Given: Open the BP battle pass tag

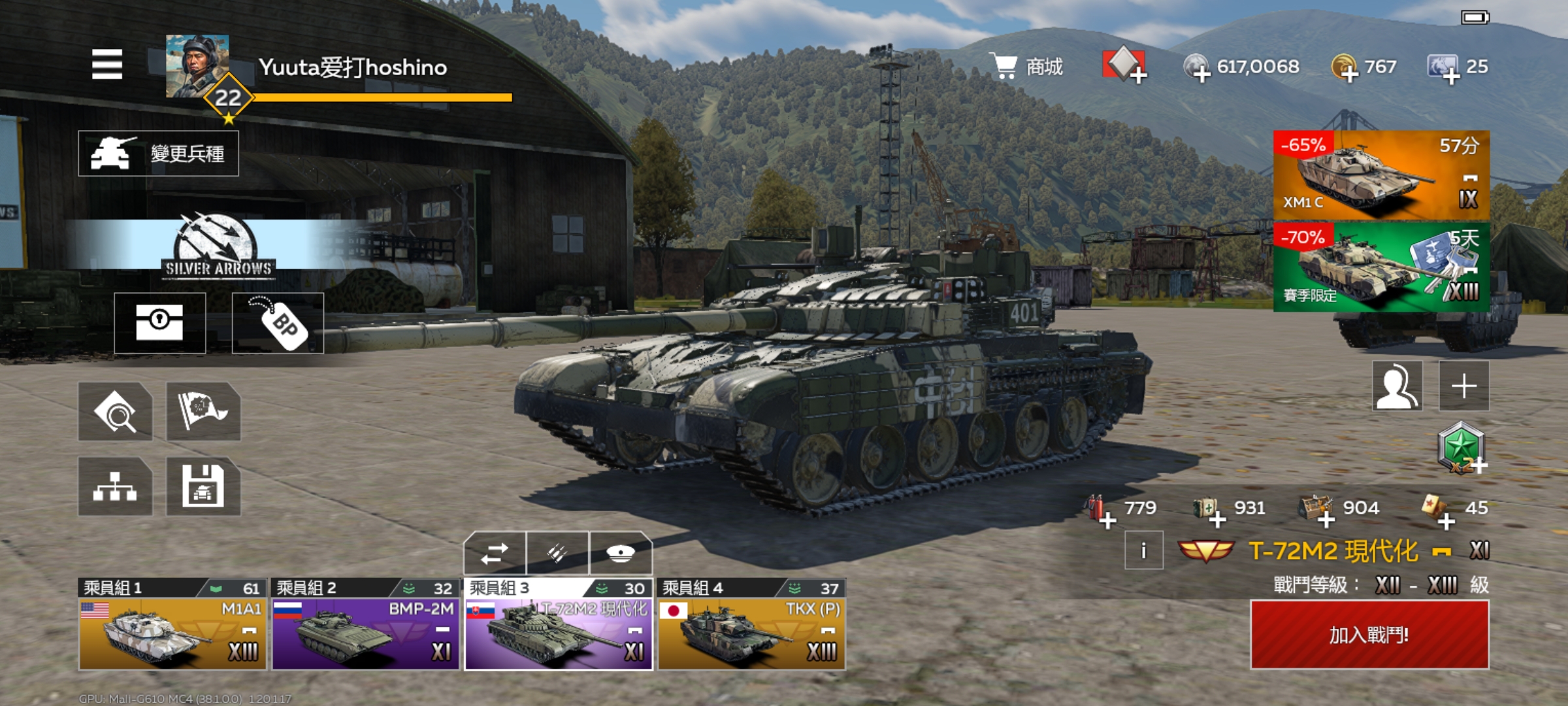Looking at the screenshot, I should click(x=278, y=323).
